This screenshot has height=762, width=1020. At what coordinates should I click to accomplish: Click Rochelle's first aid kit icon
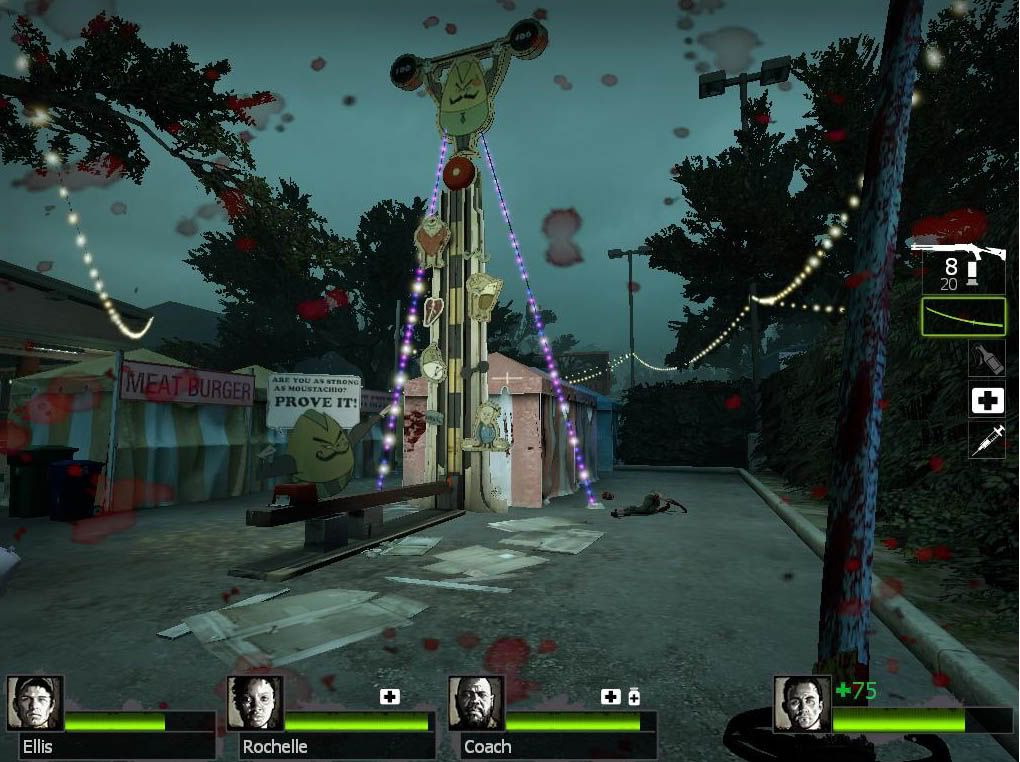(x=390, y=696)
